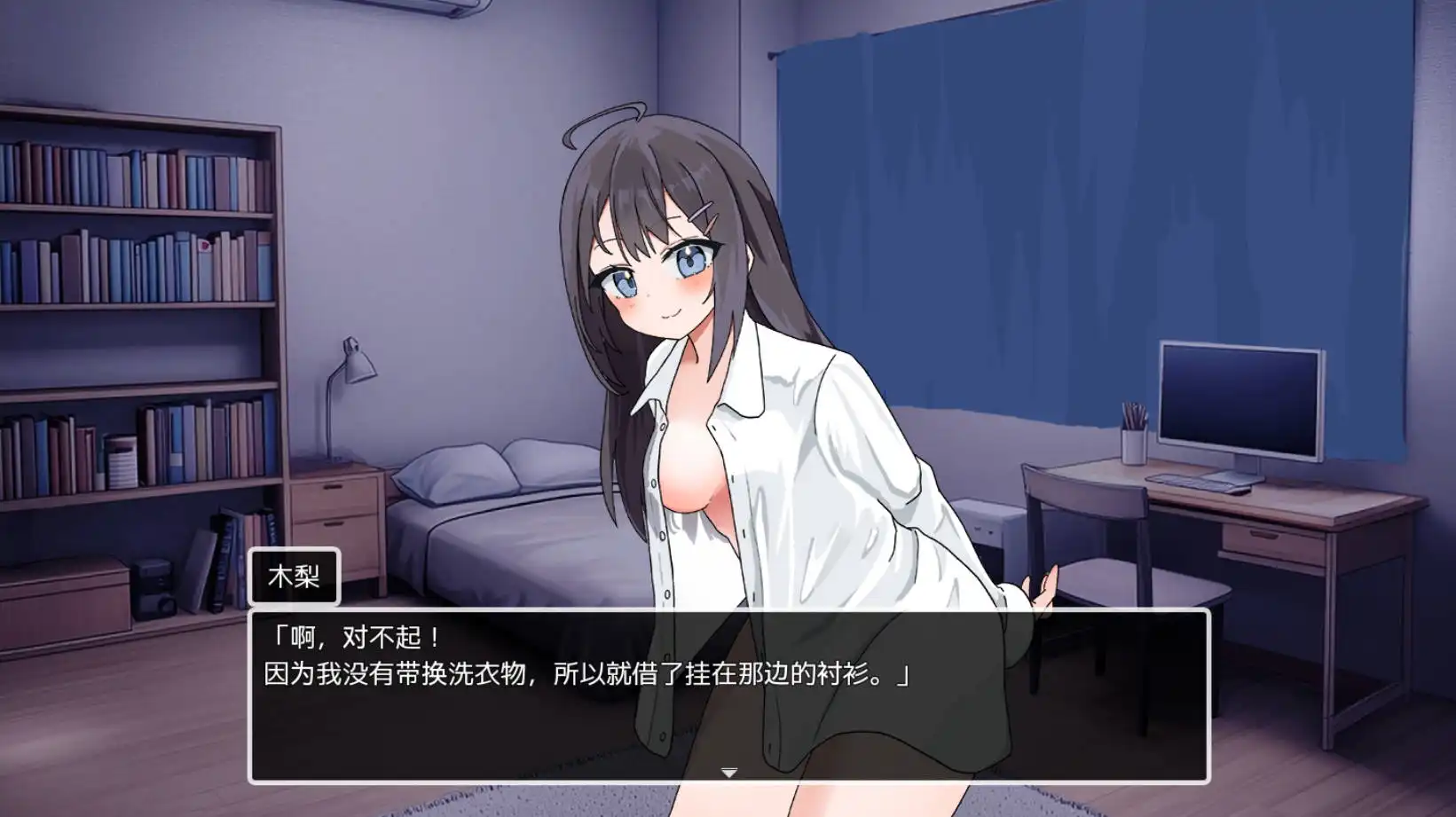Click the 木梨 name plate
1456x817 pixels.
295,577
